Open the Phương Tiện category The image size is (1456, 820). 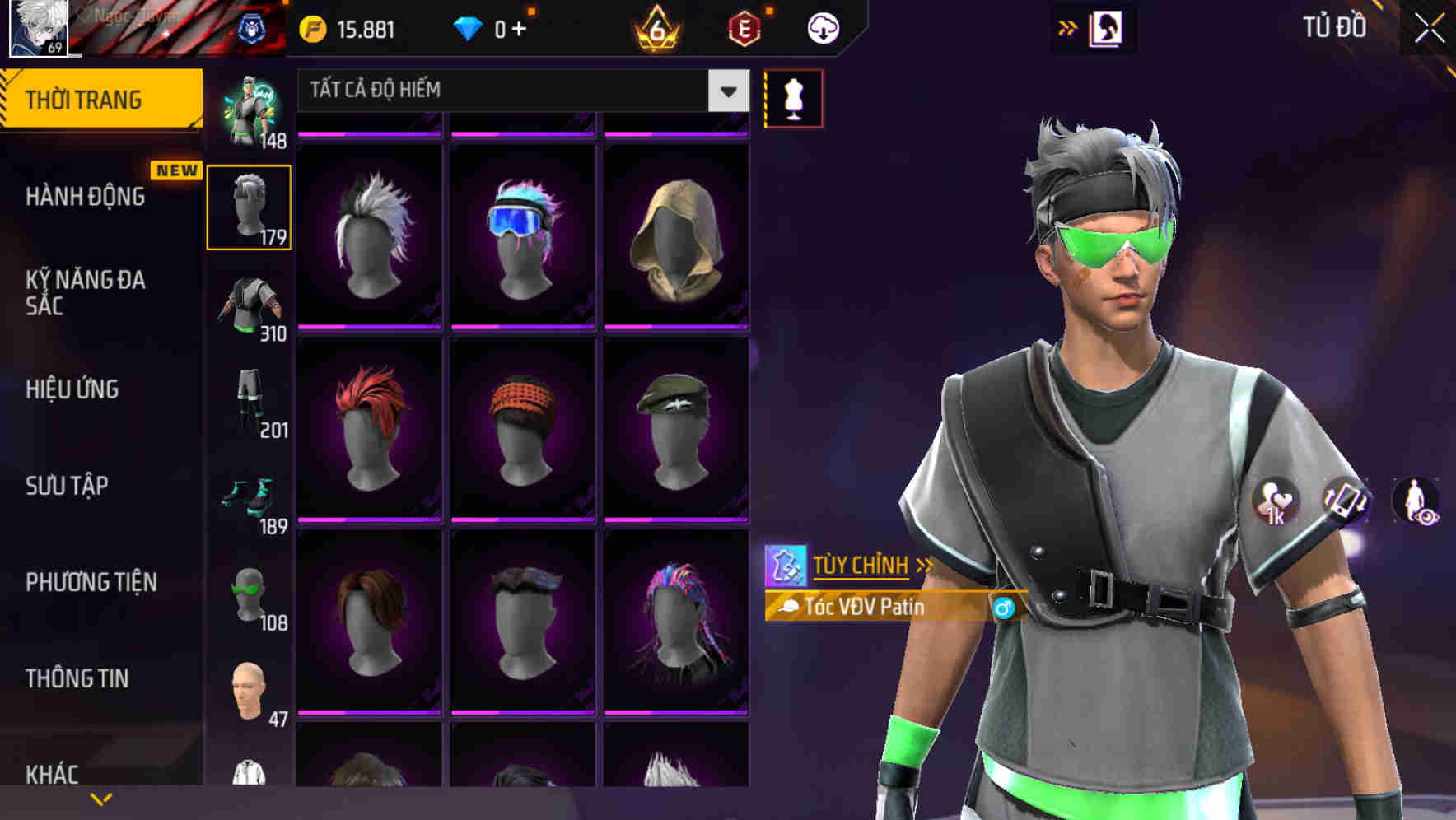pyautogui.click(x=91, y=581)
